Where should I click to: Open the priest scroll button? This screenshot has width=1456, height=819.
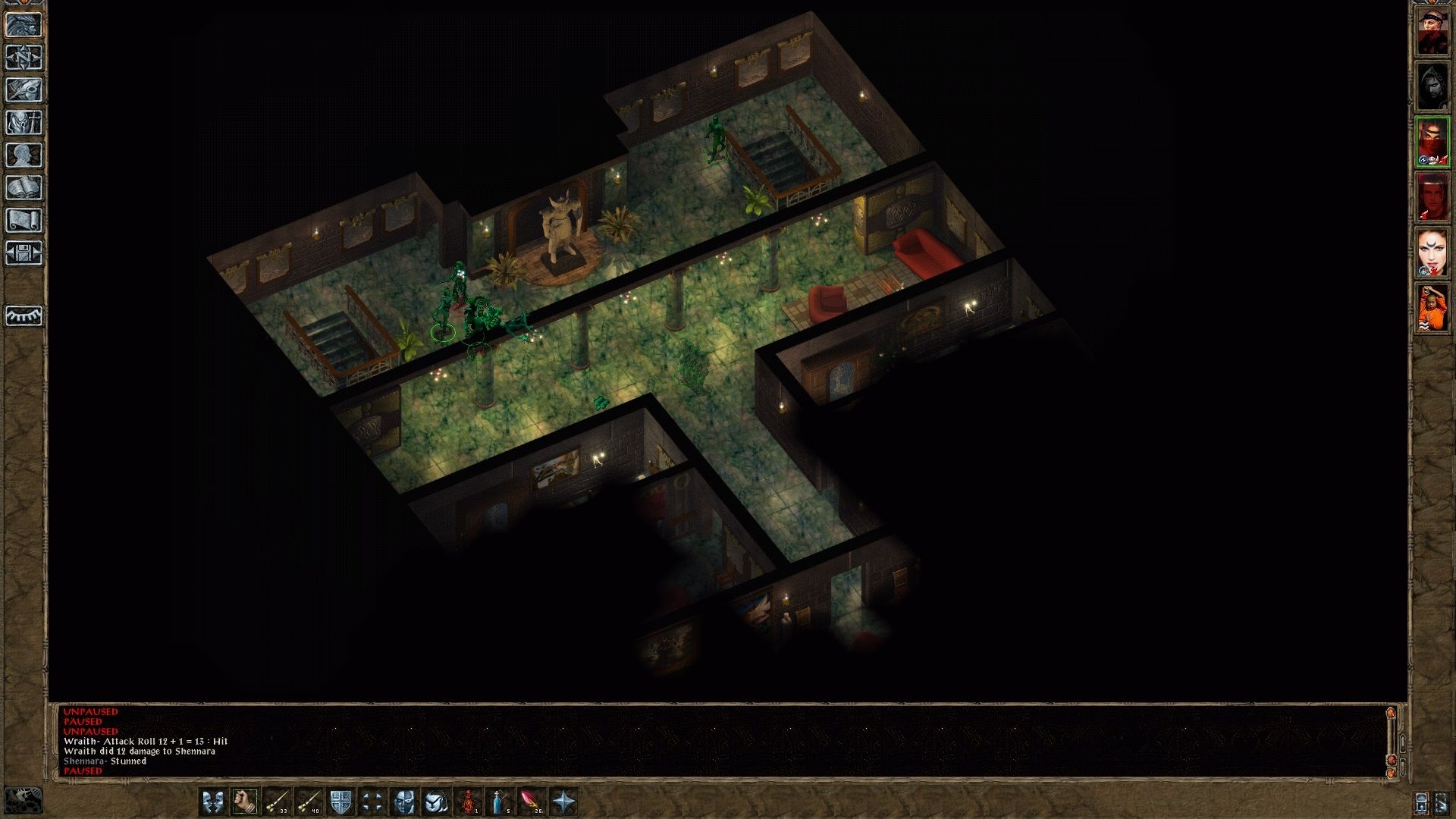pos(24,221)
